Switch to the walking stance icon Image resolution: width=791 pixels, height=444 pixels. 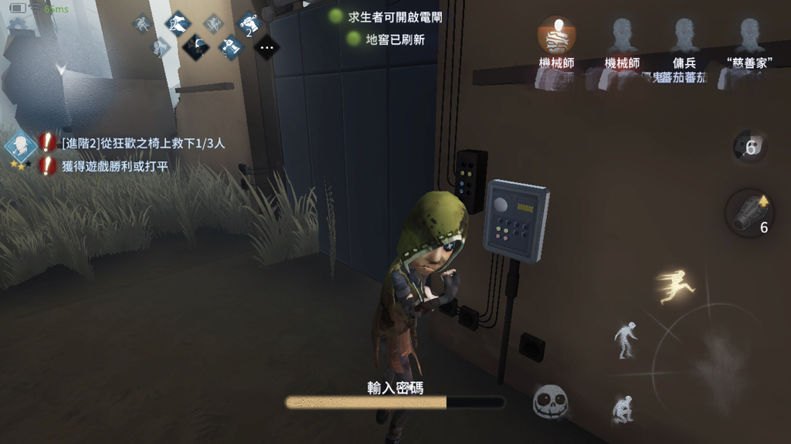[625, 338]
